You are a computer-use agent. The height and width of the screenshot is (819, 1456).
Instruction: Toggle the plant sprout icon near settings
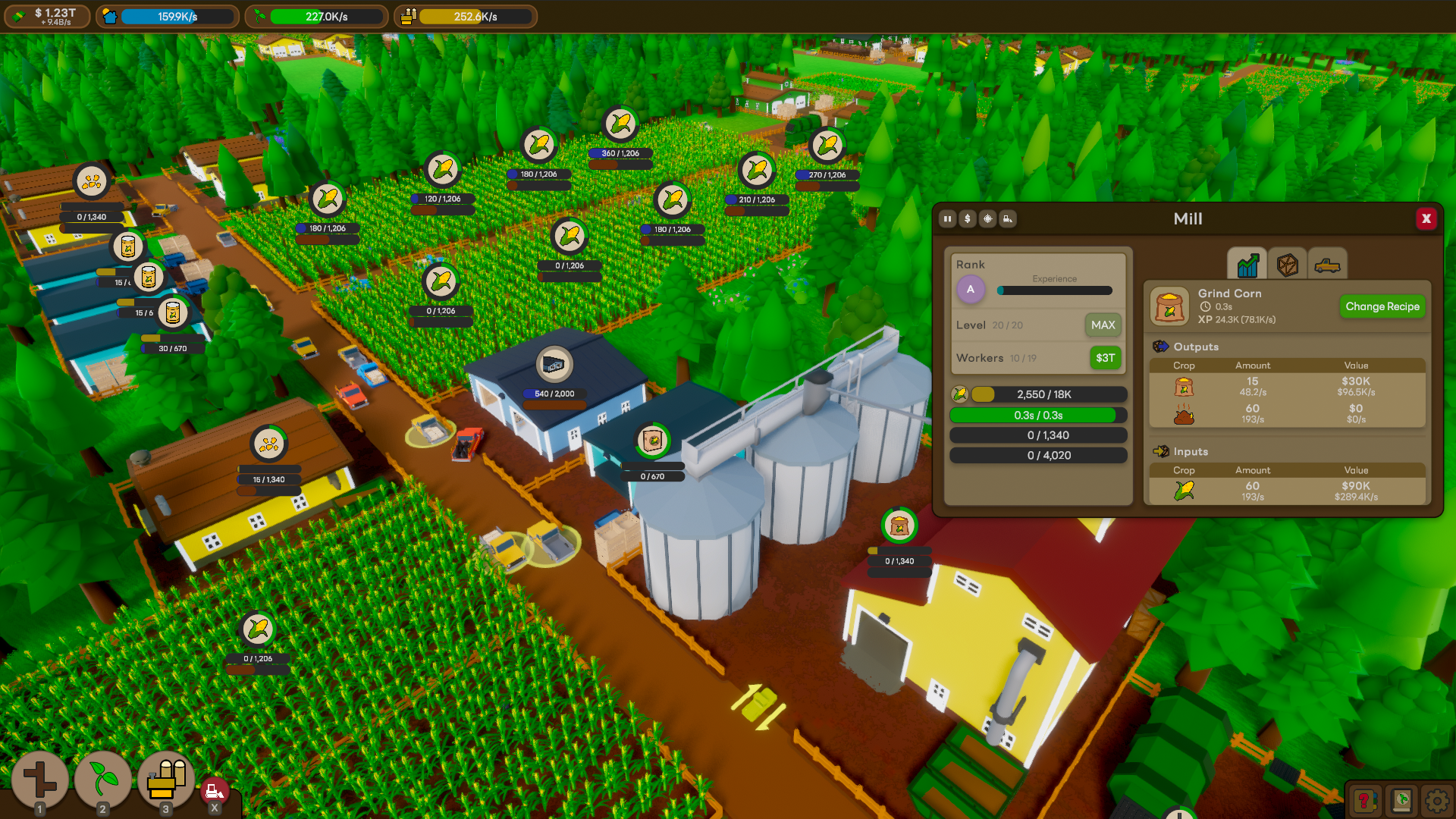pyautogui.click(x=1400, y=799)
